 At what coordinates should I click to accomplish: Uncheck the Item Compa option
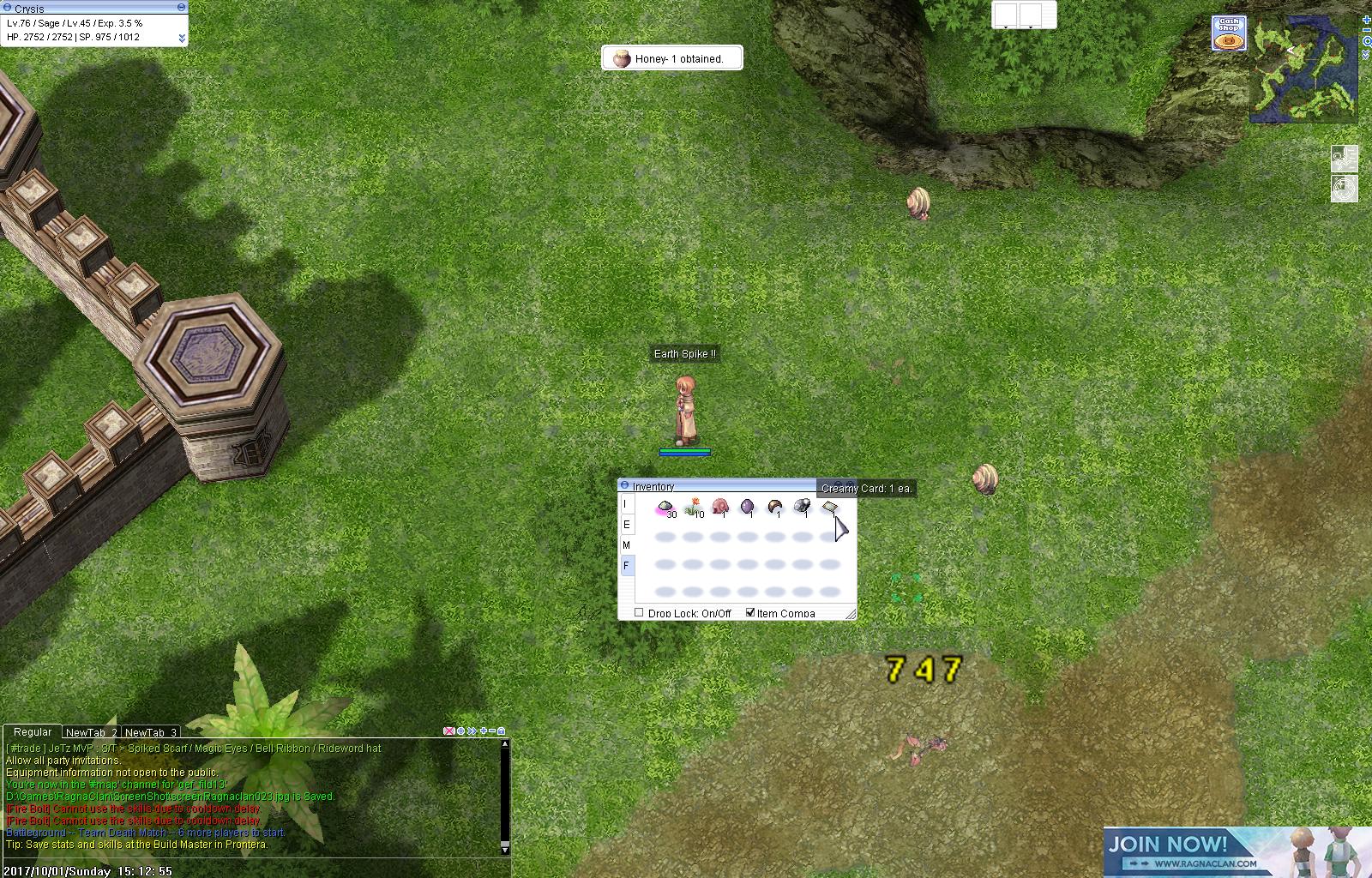[x=751, y=612]
